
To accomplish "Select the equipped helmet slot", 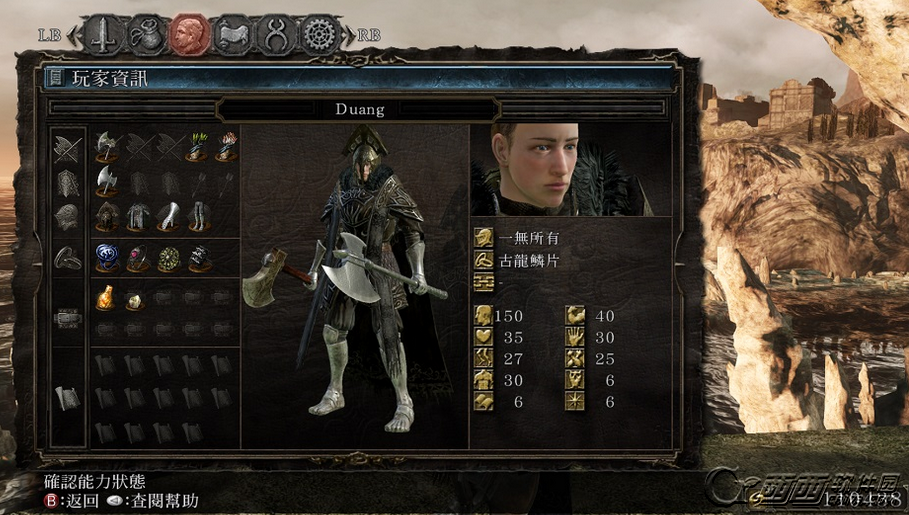I will (x=107, y=215).
